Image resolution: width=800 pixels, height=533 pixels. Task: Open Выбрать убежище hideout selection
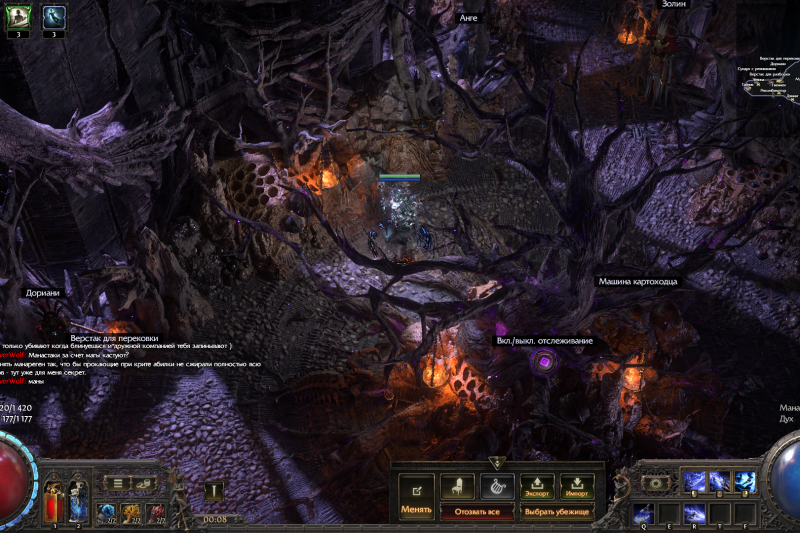(557, 511)
